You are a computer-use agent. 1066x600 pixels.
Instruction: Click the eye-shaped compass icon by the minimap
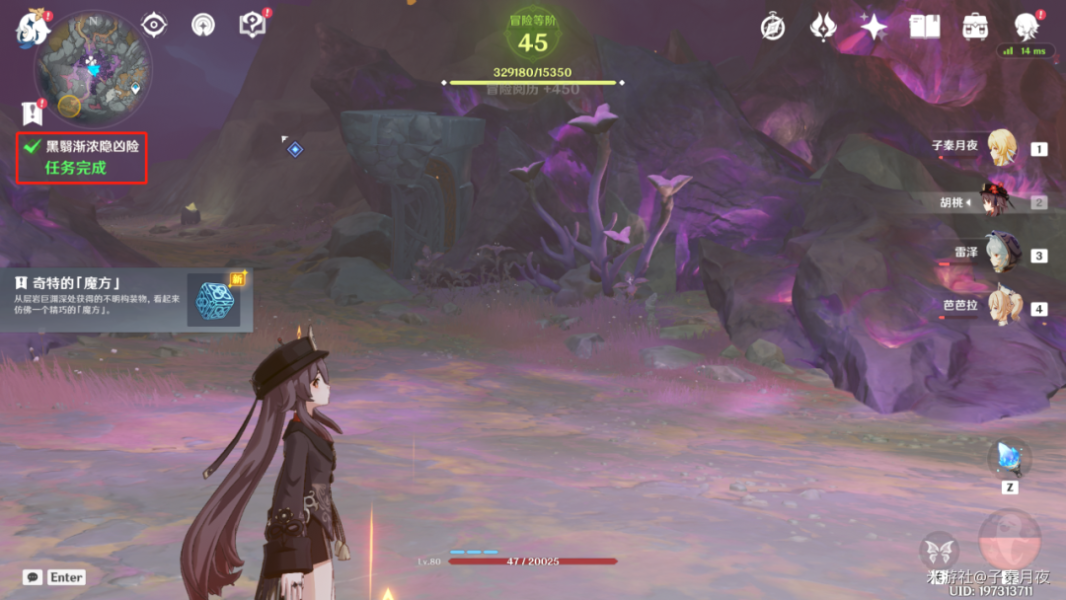tap(154, 25)
